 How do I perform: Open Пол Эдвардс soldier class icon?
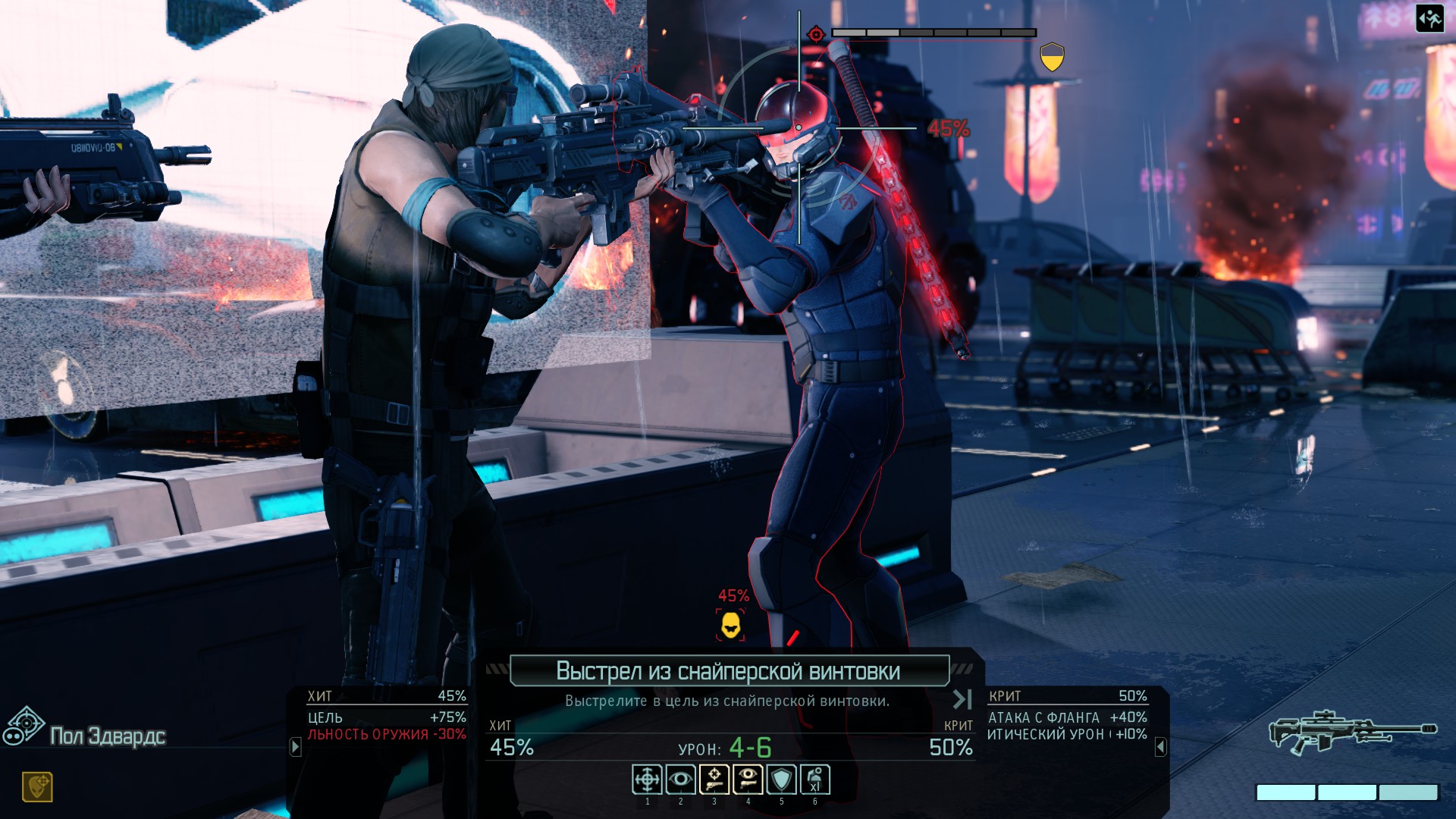pos(24,726)
